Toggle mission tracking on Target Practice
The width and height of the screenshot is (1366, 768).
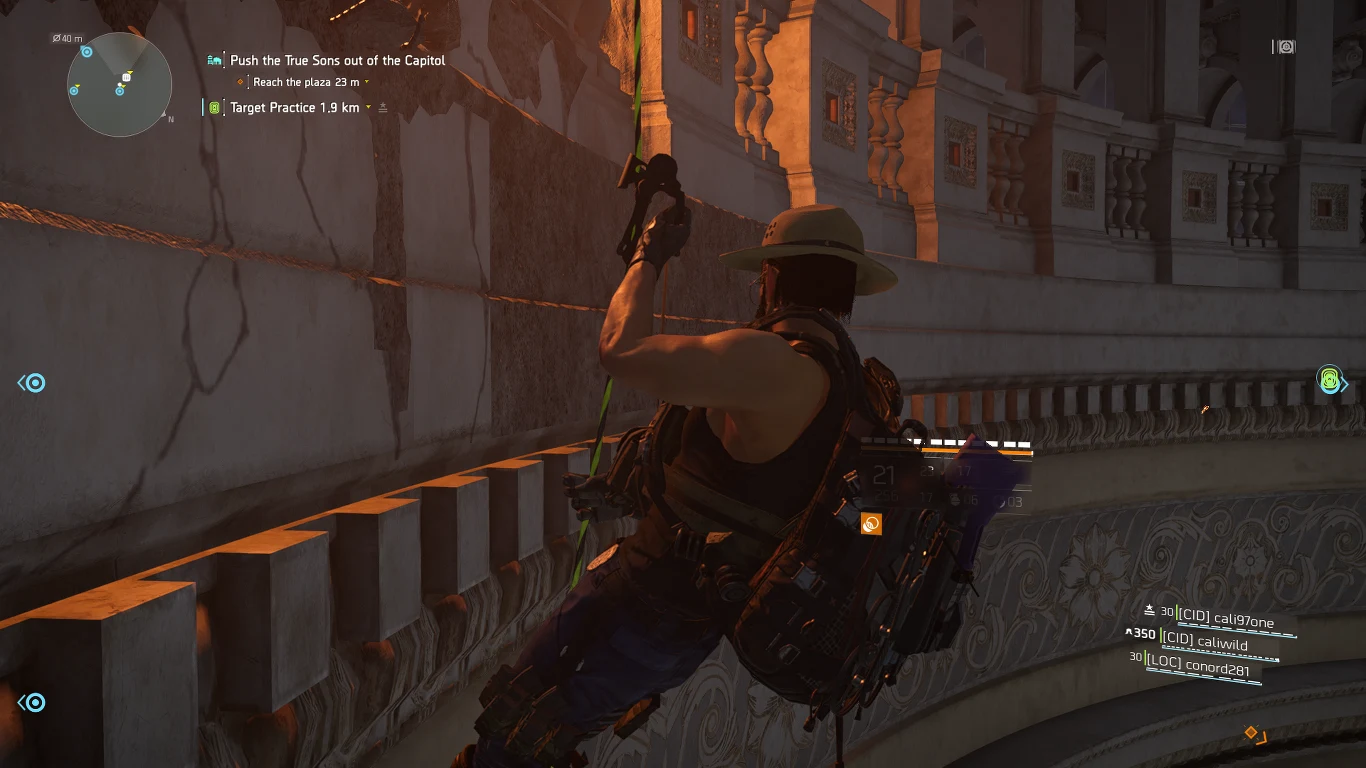point(384,107)
